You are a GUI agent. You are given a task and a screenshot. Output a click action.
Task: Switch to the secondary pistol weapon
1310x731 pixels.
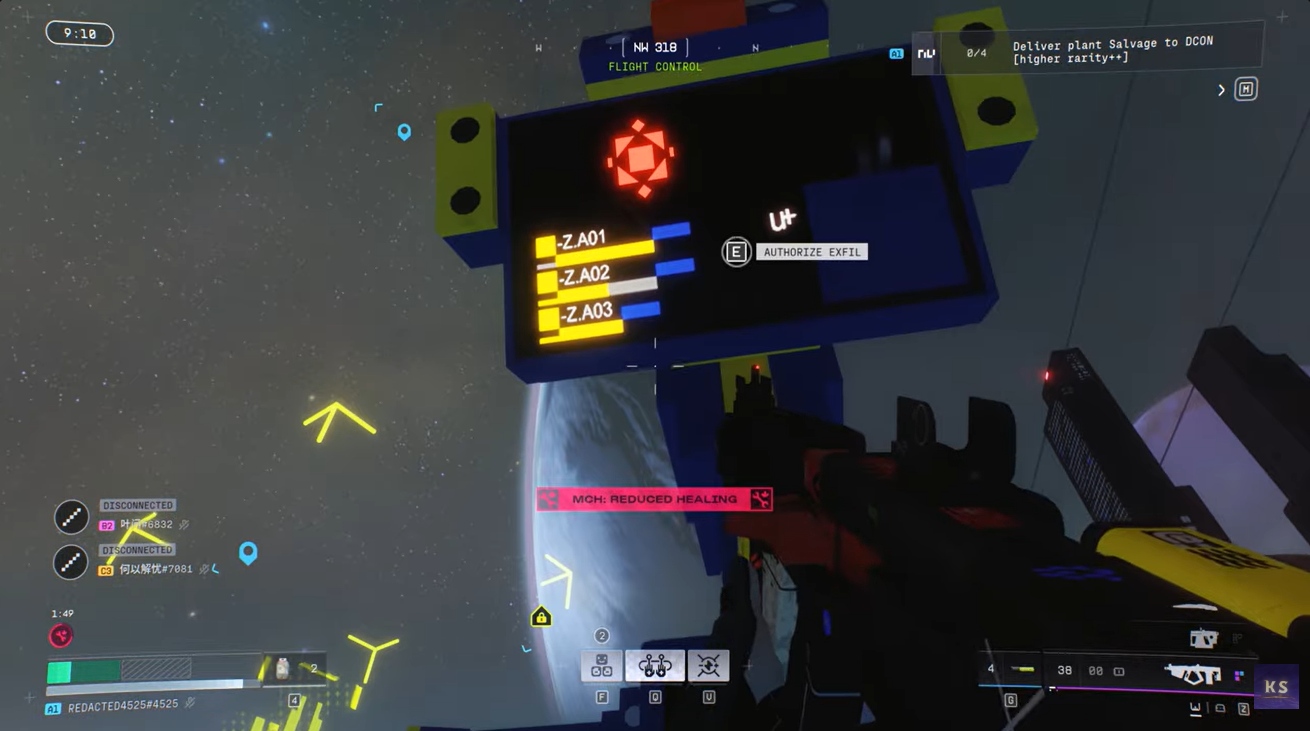pyautogui.click(x=1203, y=637)
